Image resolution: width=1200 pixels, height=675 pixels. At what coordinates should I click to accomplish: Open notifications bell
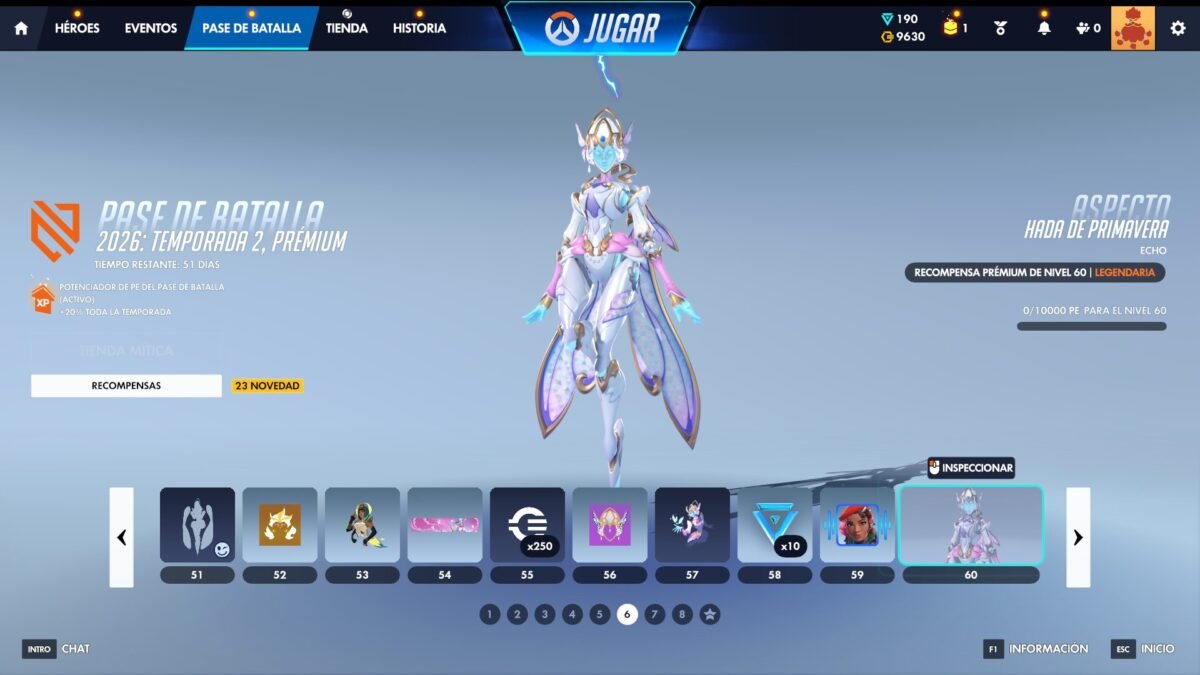point(1044,28)
